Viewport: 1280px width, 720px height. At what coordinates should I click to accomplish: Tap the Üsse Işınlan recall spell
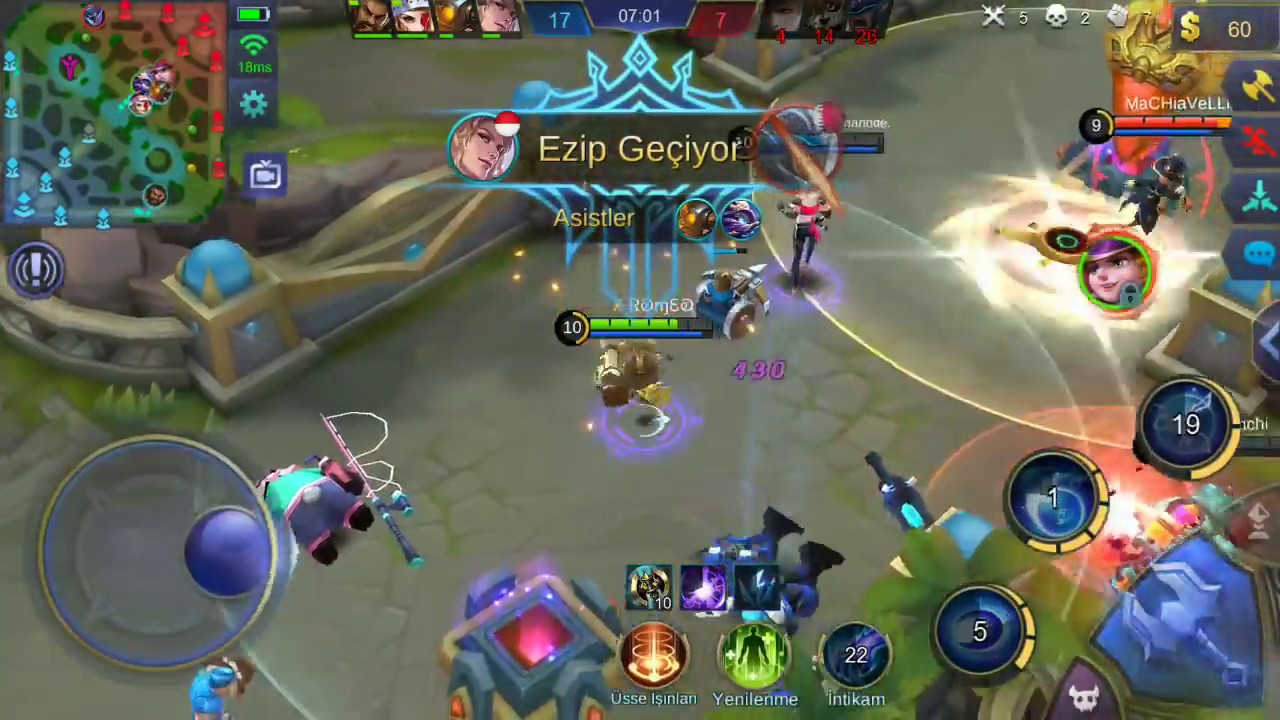(653, 655)
